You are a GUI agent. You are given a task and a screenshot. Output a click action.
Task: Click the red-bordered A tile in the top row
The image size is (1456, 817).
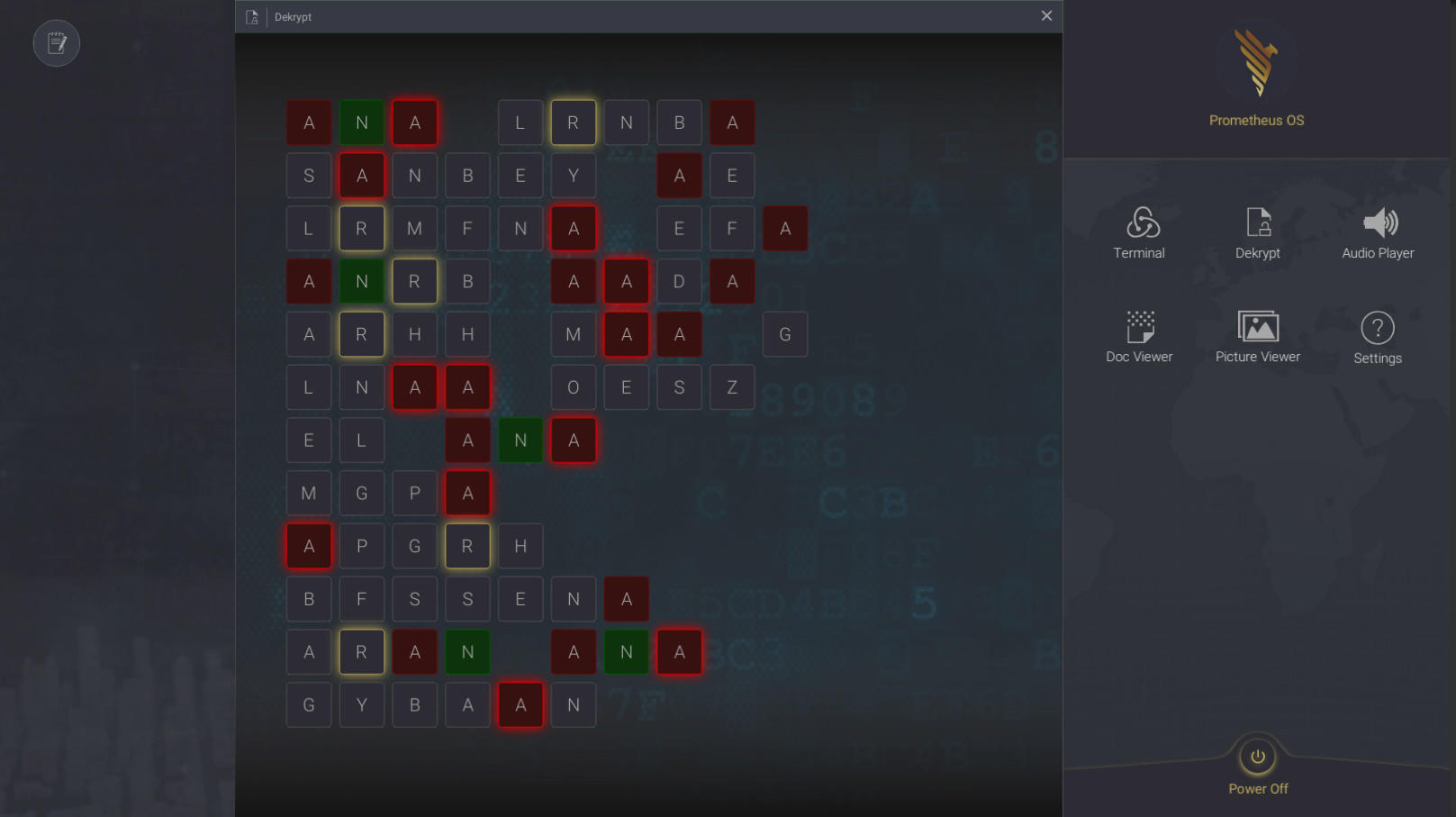415,122
